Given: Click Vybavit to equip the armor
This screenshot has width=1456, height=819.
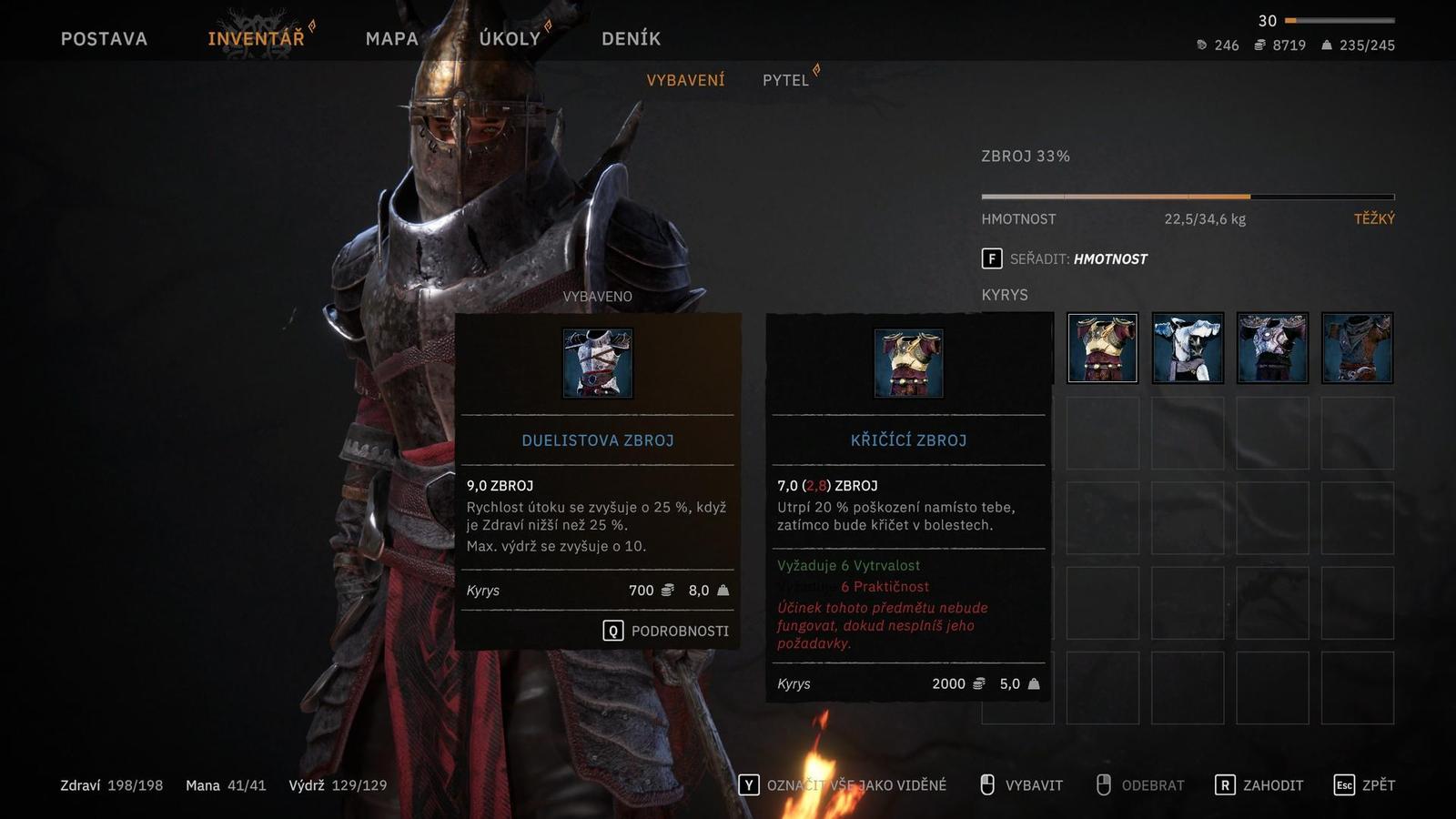Looking at the screenshot, I should (x=1021, y=785).
